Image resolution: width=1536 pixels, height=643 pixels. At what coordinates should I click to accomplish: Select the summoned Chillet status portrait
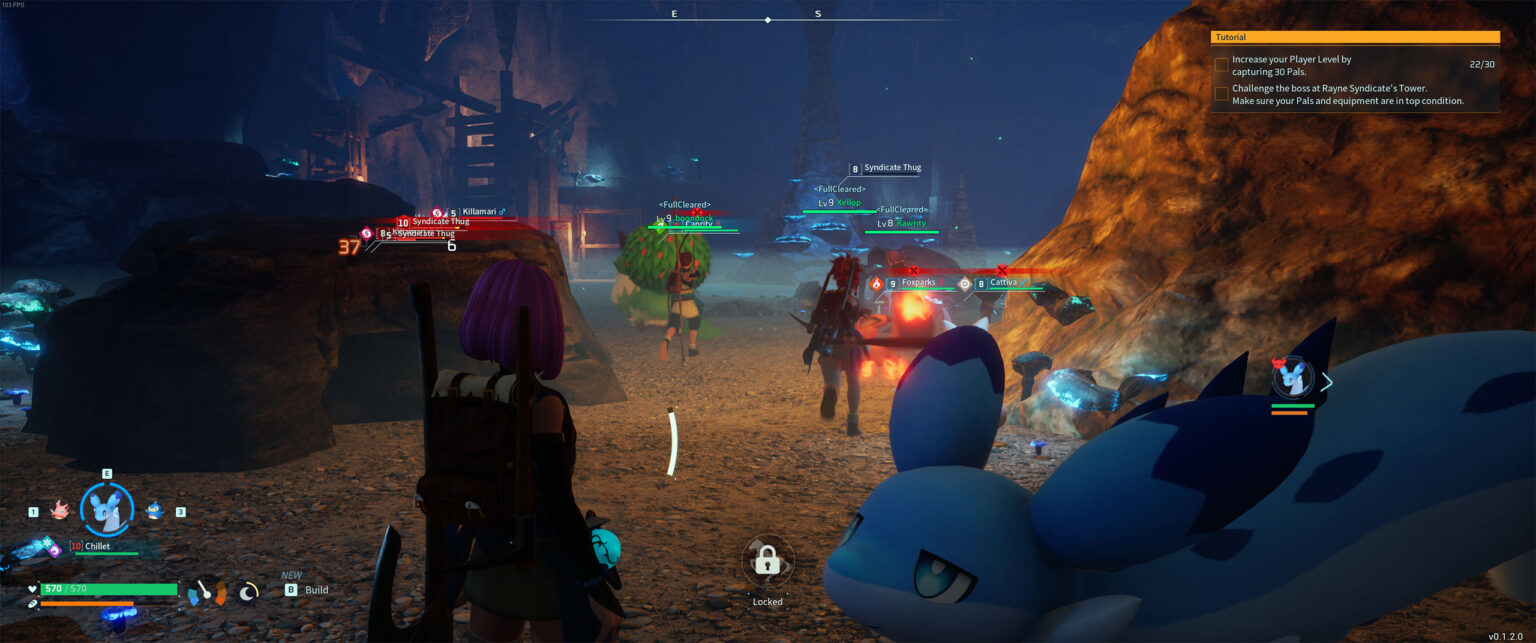pyautogui.click(x=1291, y=379)
